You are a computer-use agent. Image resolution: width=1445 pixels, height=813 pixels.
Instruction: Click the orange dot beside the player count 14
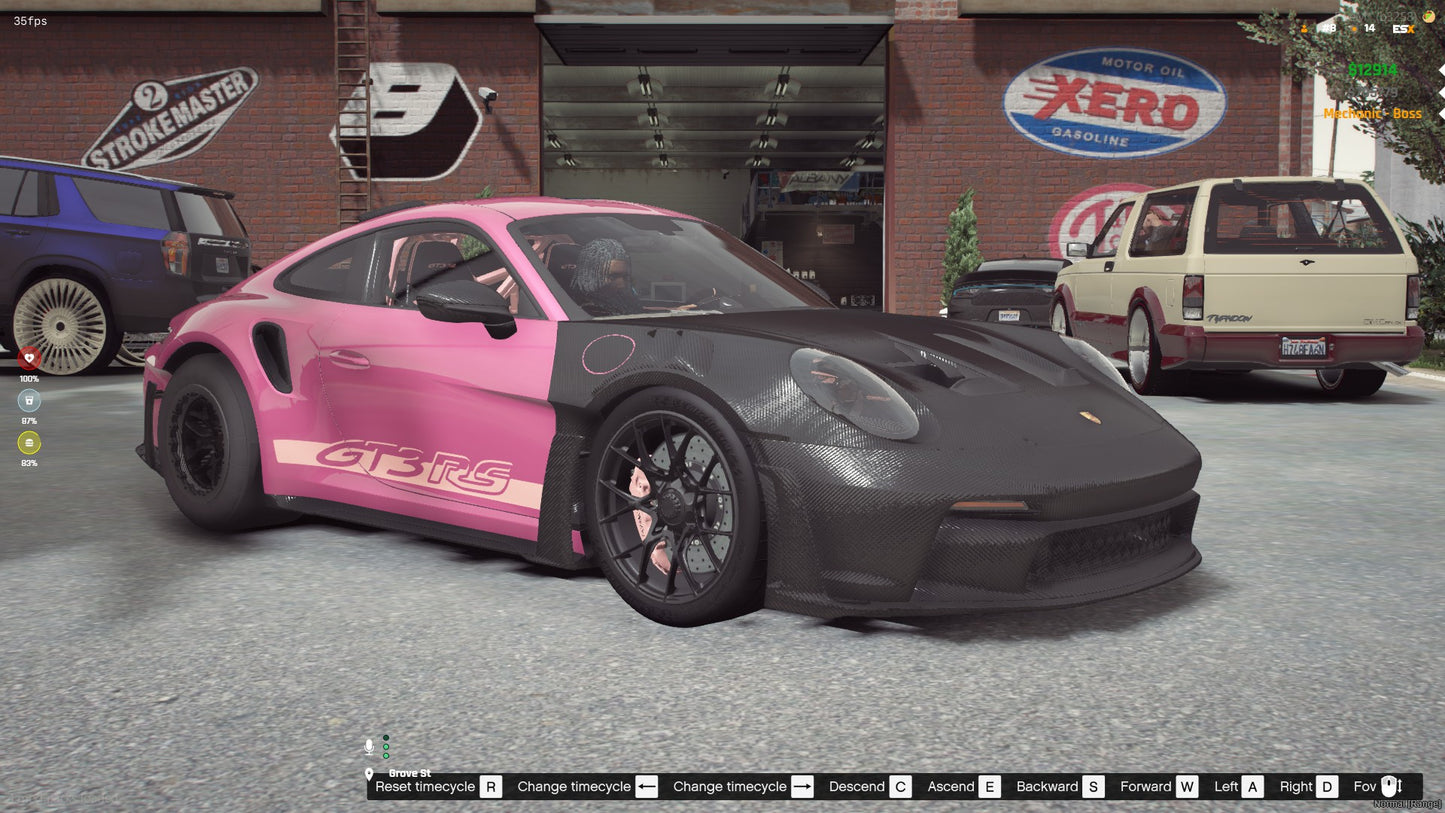point(1354,29)
